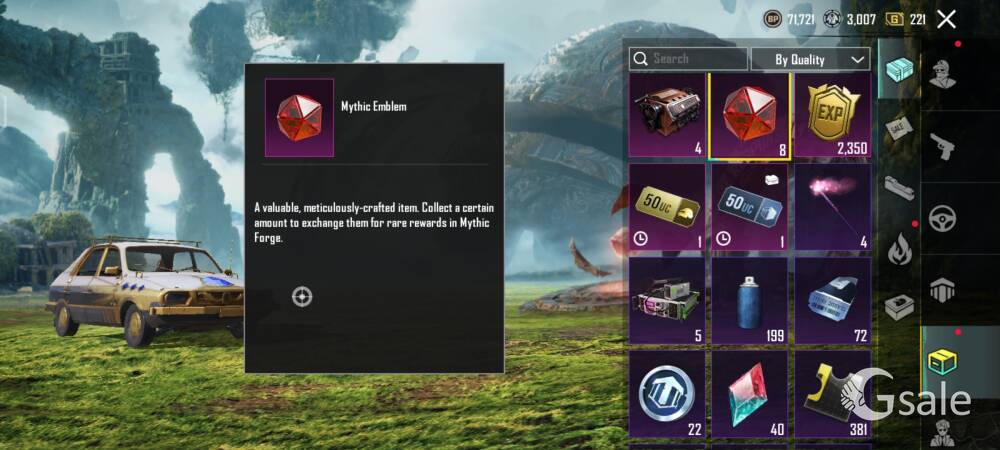
Task: Switch to the flame icon sub-tab
Action: click(x=900, y=246)
